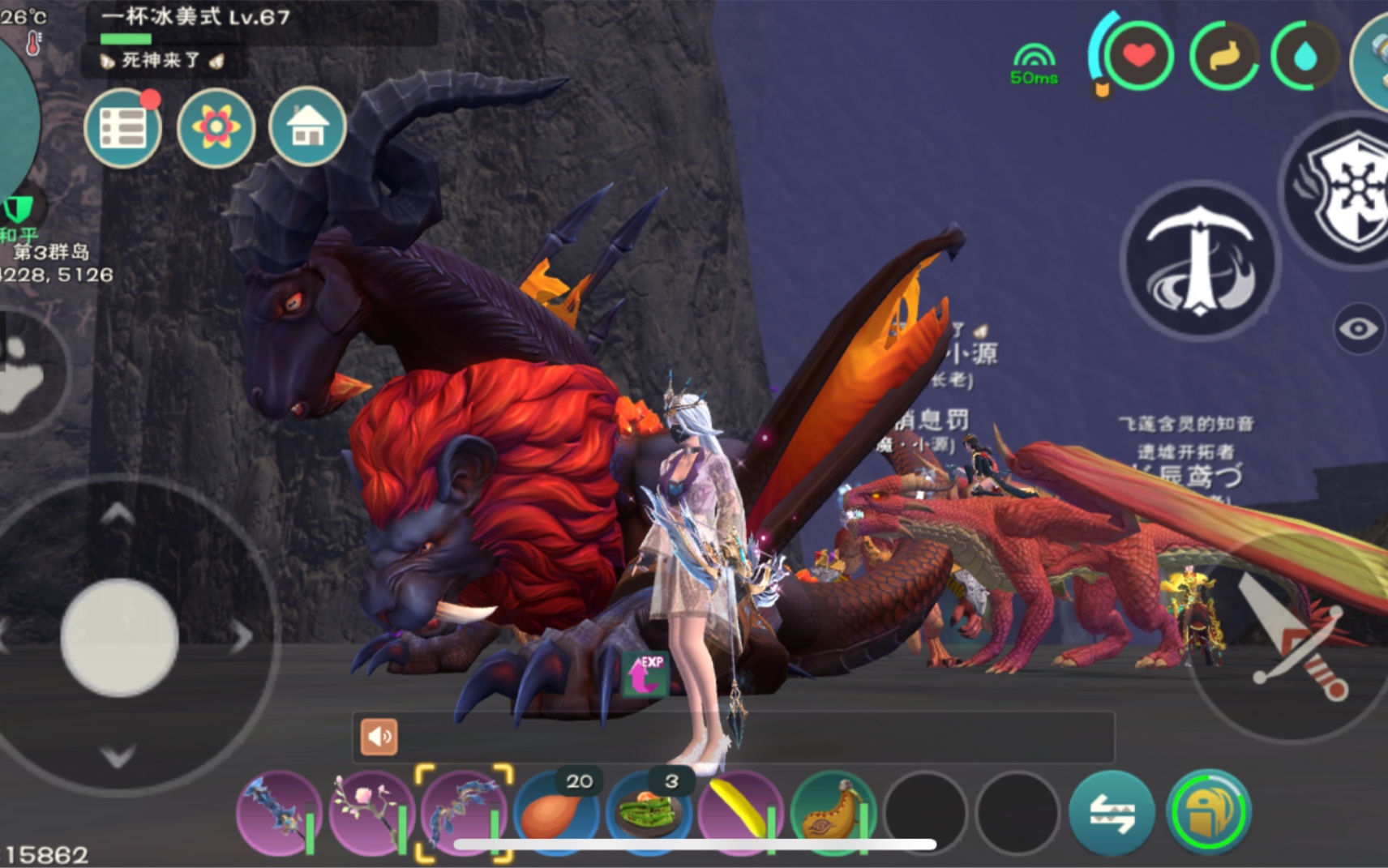Screen dimensions: 1388x868
Task: Tap the orange speaker icon in chat bar
Action: pos(379,737)
